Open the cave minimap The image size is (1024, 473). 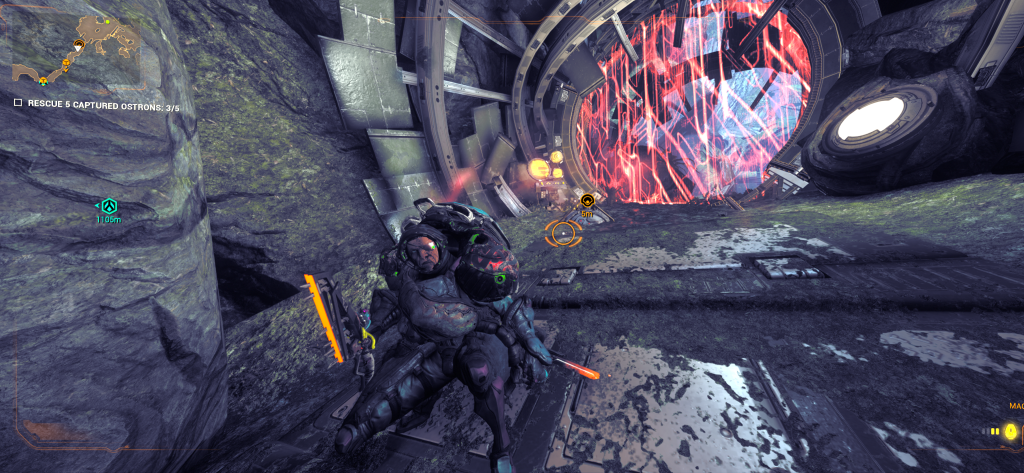[75, 47]
